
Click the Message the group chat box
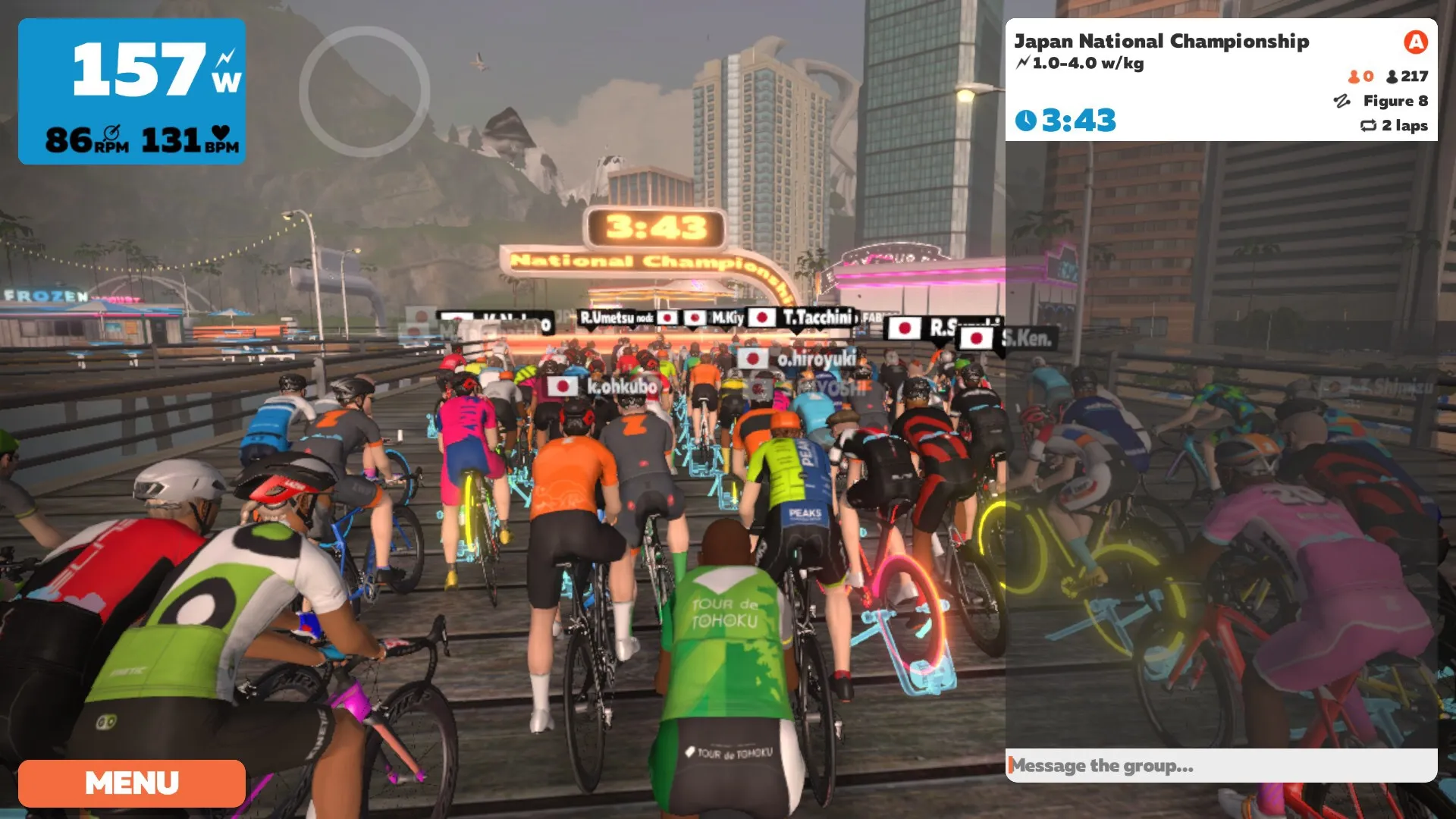click(1221, 766)
